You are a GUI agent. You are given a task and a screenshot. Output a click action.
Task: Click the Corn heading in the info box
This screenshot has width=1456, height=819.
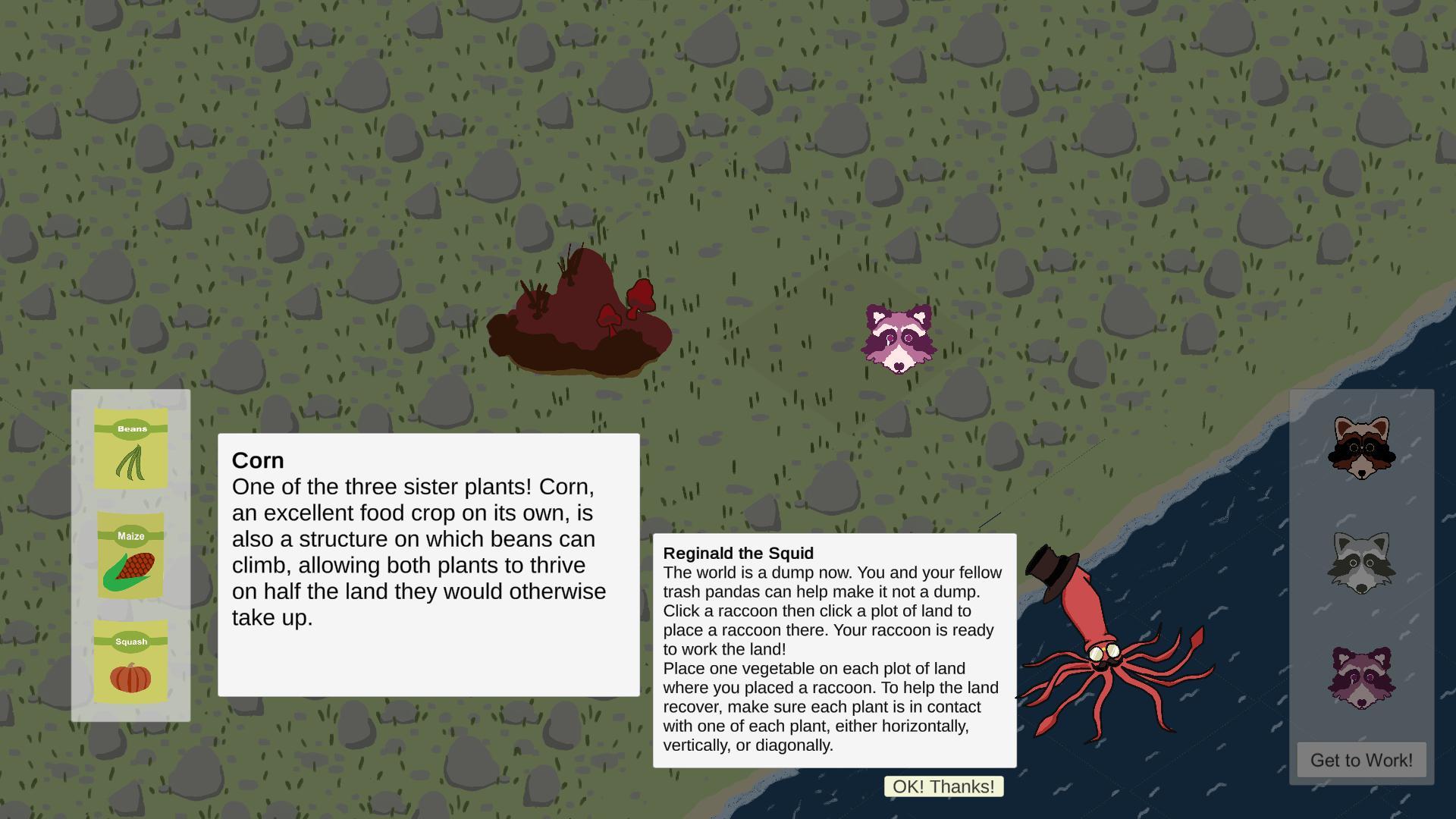pyautogui.click(x=258, y=460)
